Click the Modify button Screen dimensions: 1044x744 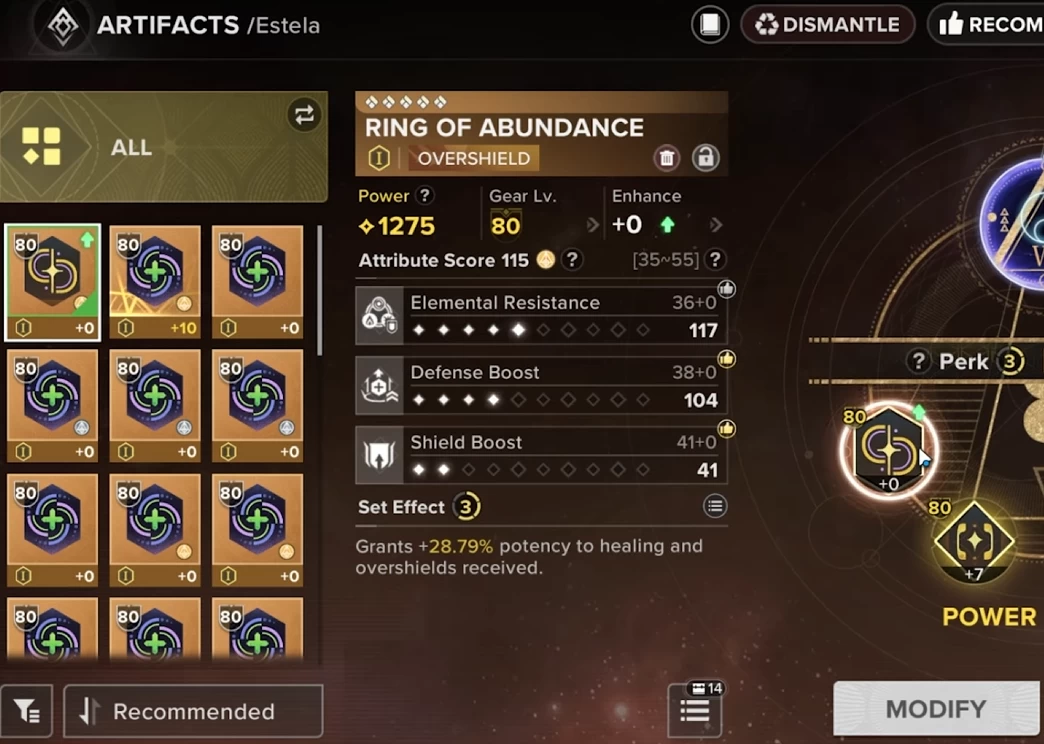(935, 709)
